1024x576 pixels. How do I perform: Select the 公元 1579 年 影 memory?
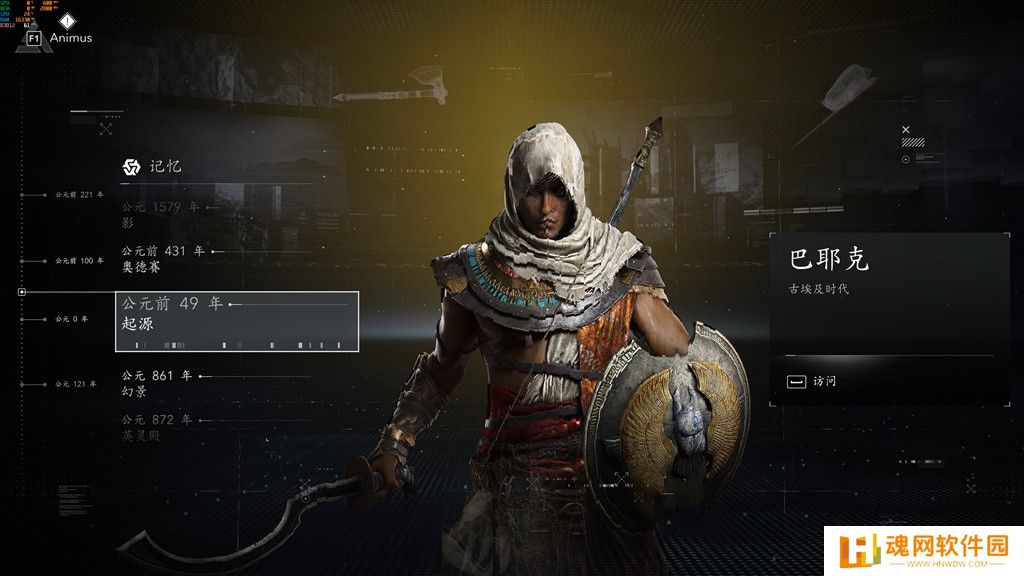160,214
